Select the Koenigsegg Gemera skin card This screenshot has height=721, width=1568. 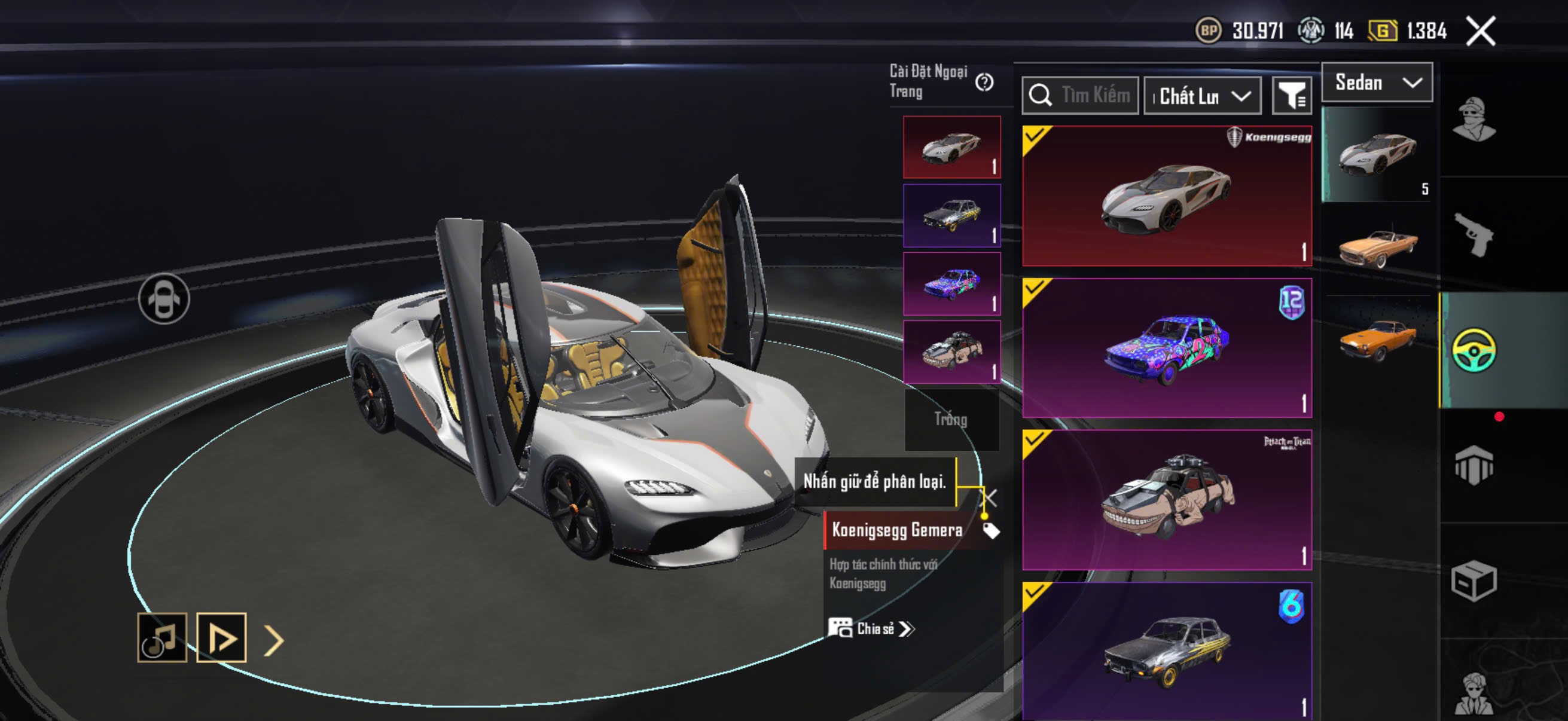(1166, 196)
